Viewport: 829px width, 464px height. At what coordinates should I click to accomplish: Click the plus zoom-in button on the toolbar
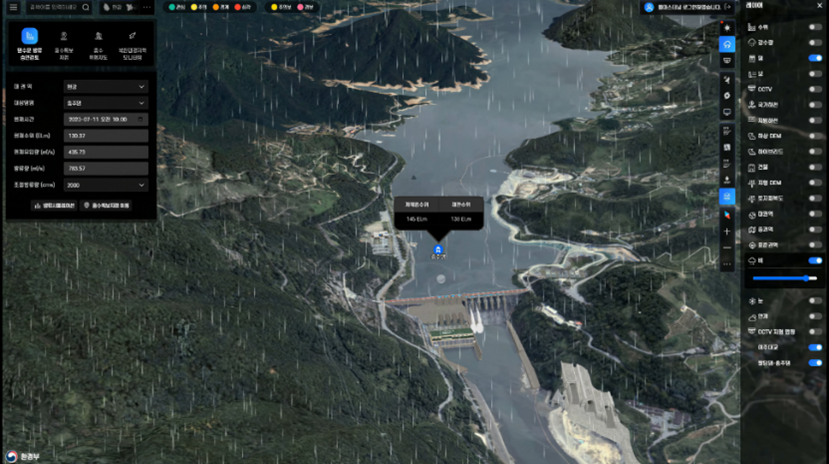(x=727, y=231)
